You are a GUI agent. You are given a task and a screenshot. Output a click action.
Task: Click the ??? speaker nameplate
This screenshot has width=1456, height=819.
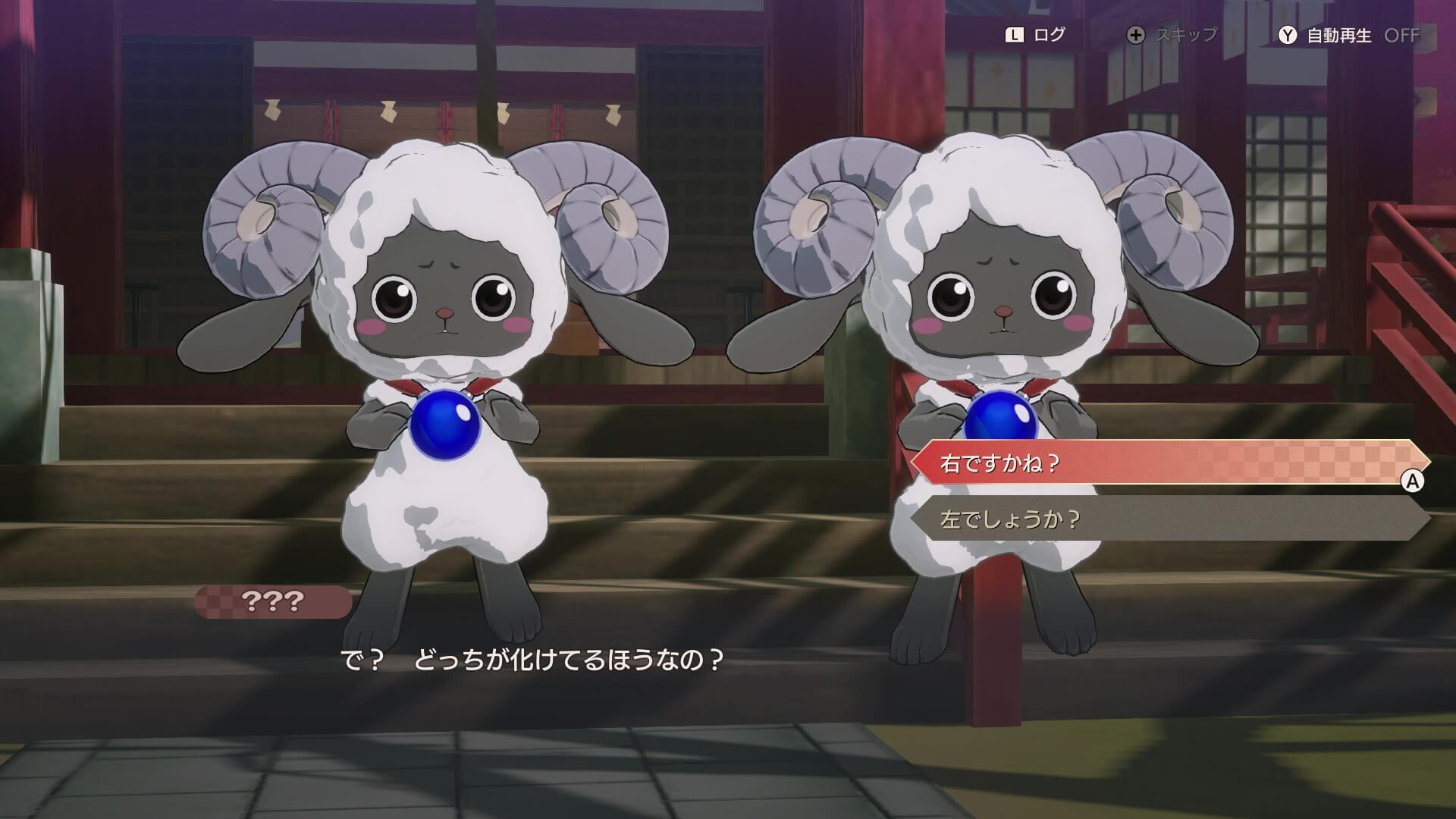tap(273, 601)
